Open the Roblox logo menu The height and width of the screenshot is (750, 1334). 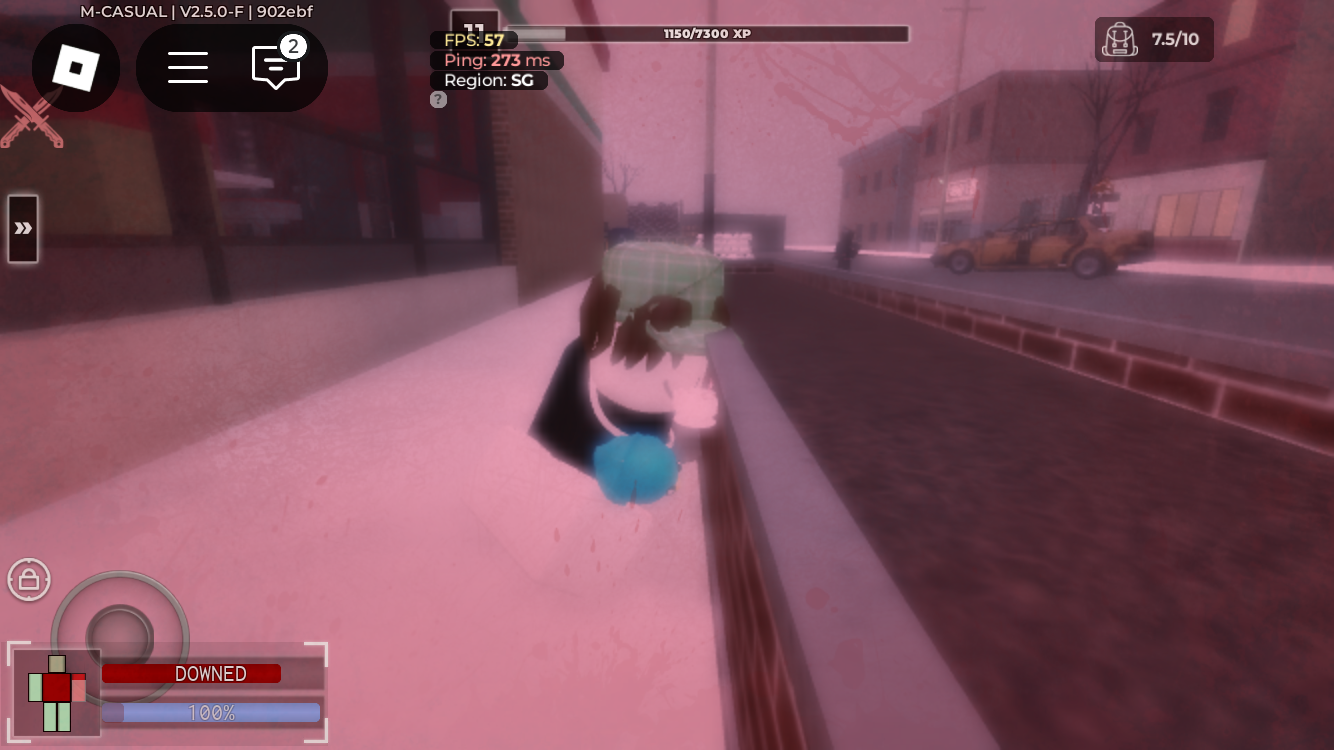click(75, 68)
